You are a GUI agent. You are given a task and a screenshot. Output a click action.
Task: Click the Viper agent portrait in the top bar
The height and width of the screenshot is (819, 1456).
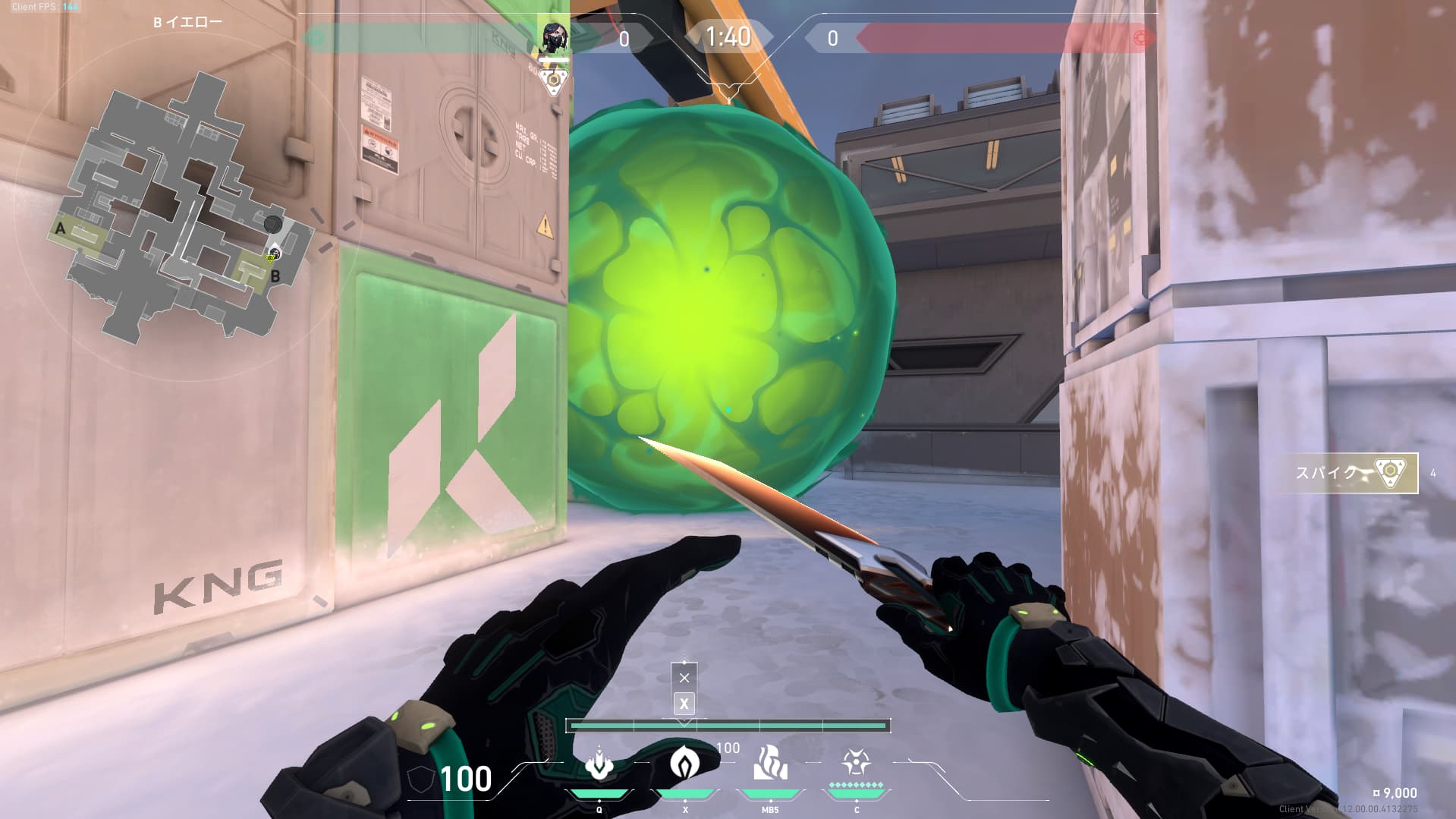pos(554,36)
